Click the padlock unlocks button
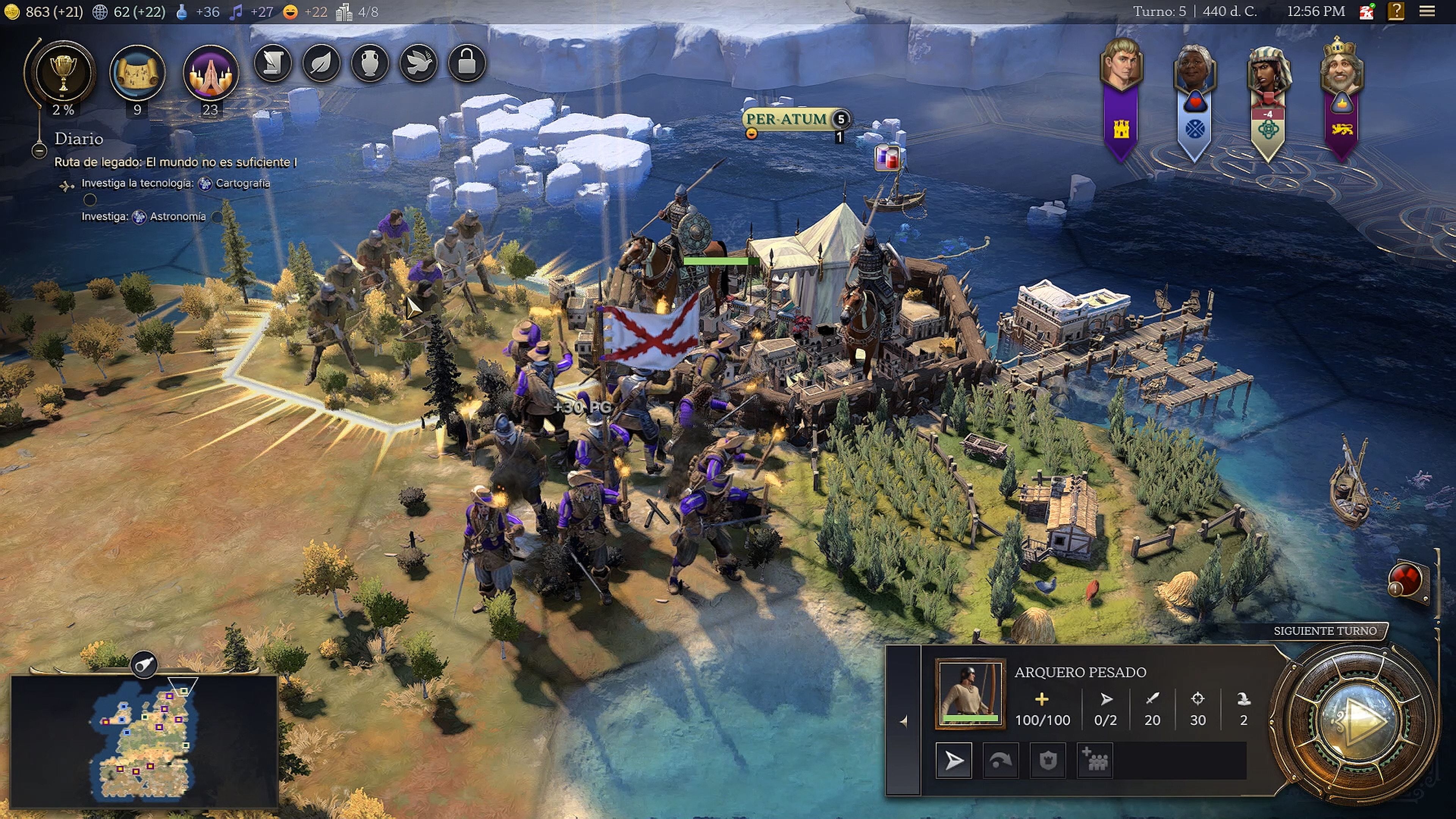 [467, 63]
